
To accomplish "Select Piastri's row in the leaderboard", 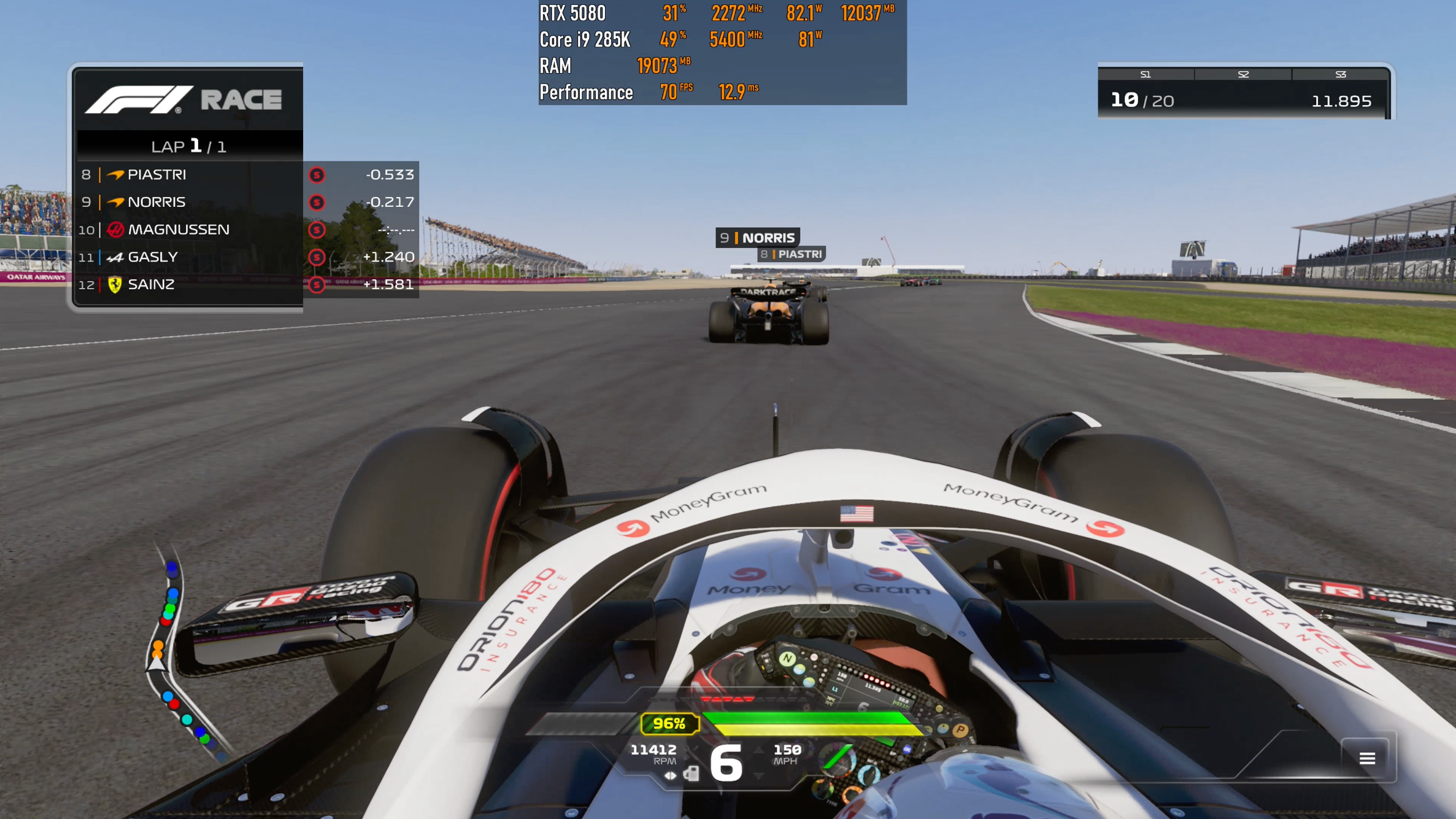I will (x=245, y=175).
